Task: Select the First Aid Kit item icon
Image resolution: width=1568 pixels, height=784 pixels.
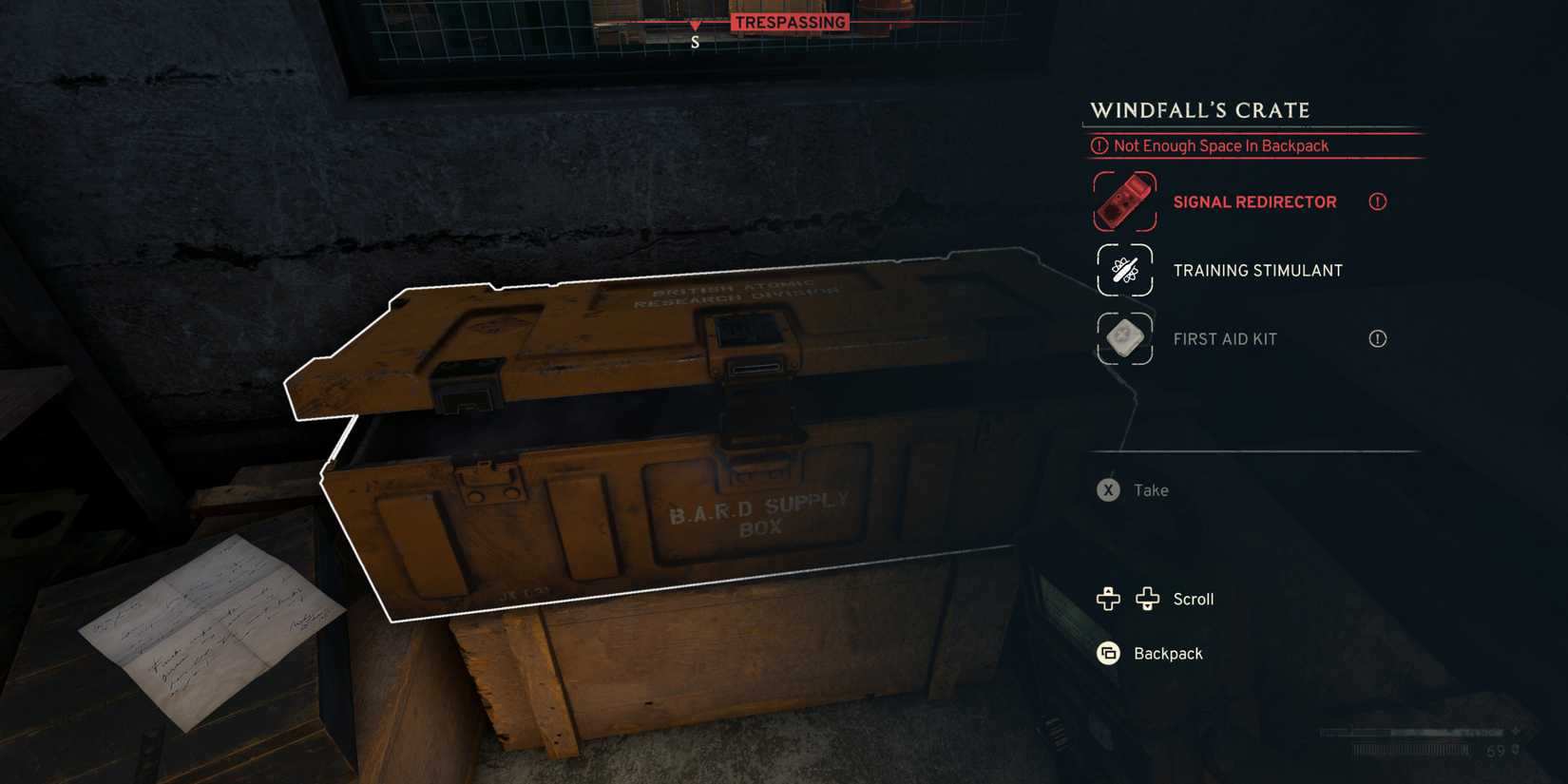Action: [1123, 338]
